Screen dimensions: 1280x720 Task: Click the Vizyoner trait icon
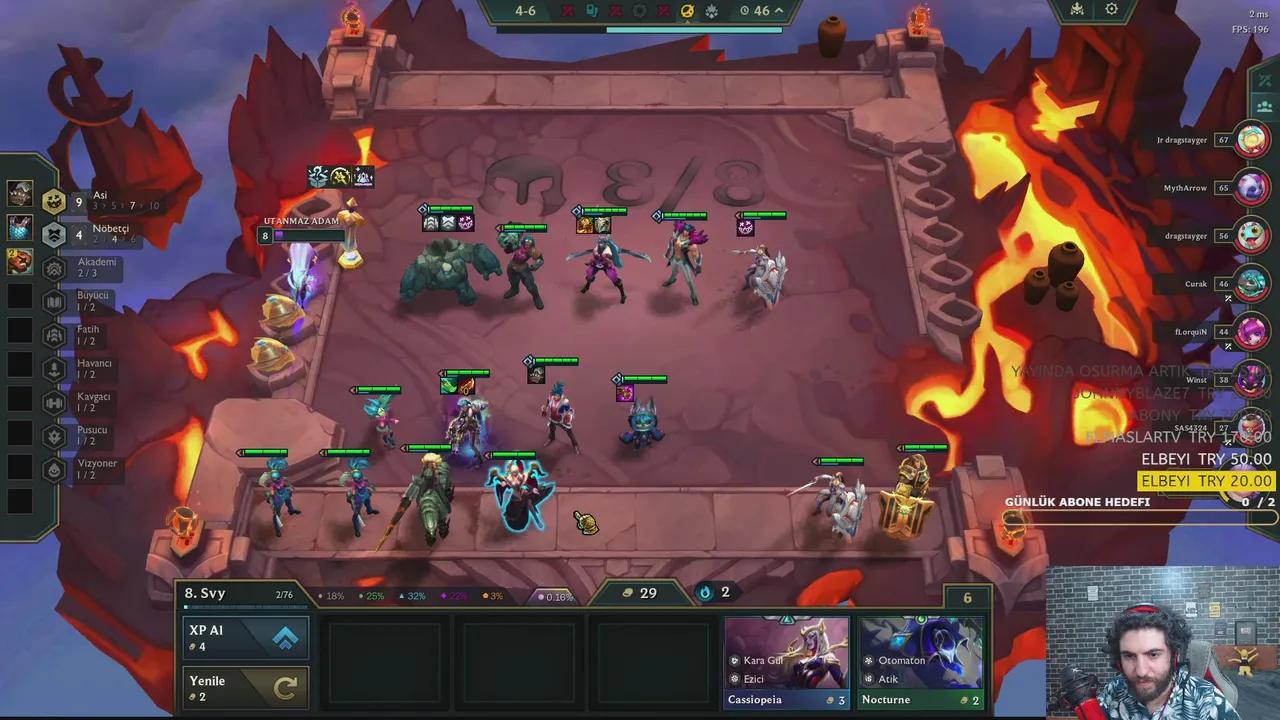(54, 468)
